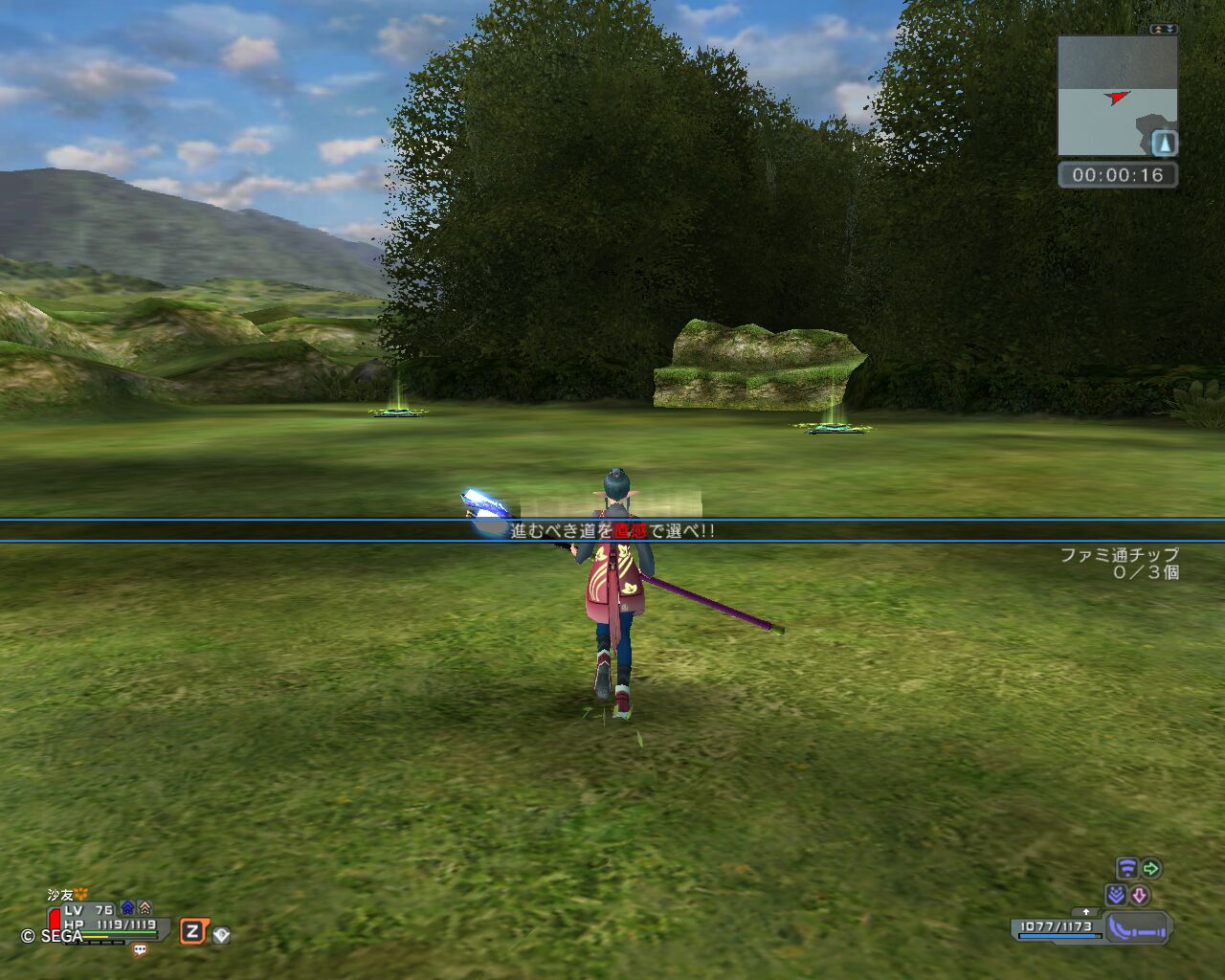This screenshot has width=1225, height=980.
Task: Click the blue chevron buff icon
Action: click(127, 908)
